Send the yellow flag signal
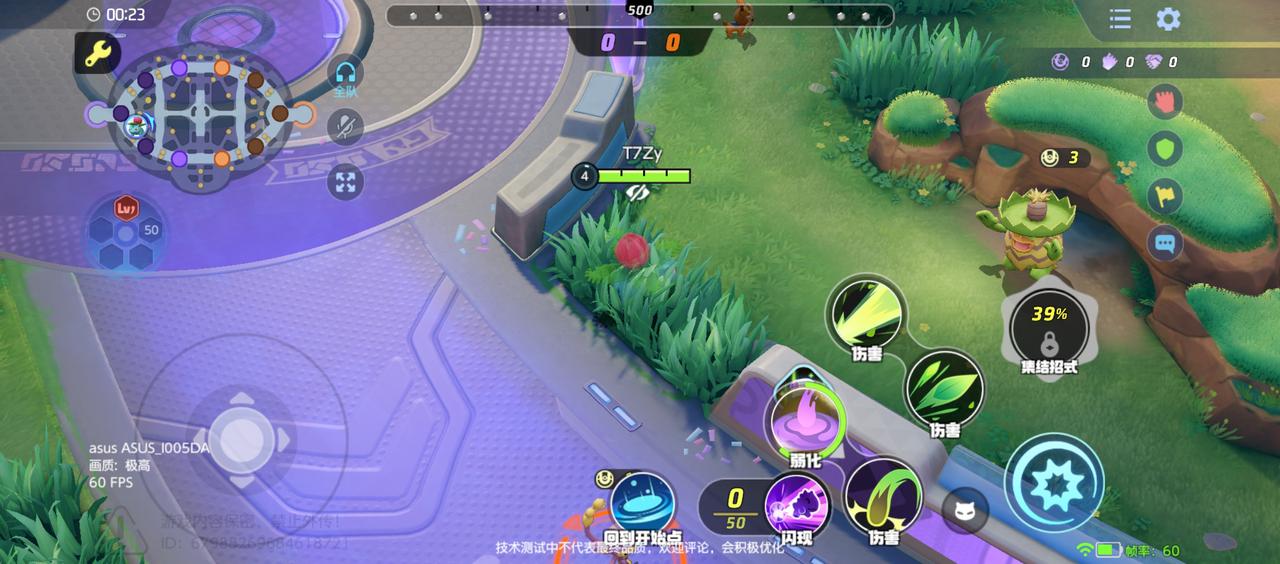1280x564 pixels. pos(1165,196)
